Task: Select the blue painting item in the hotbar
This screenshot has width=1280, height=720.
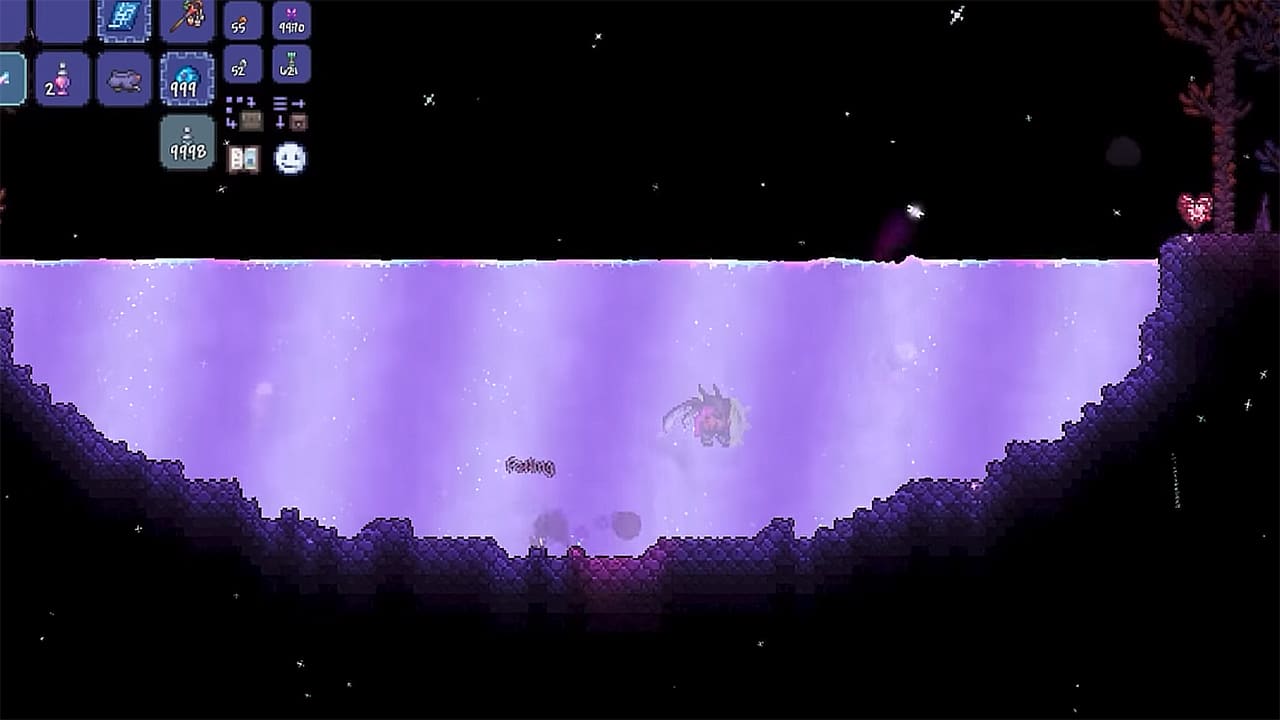Action: coord(124,18)
